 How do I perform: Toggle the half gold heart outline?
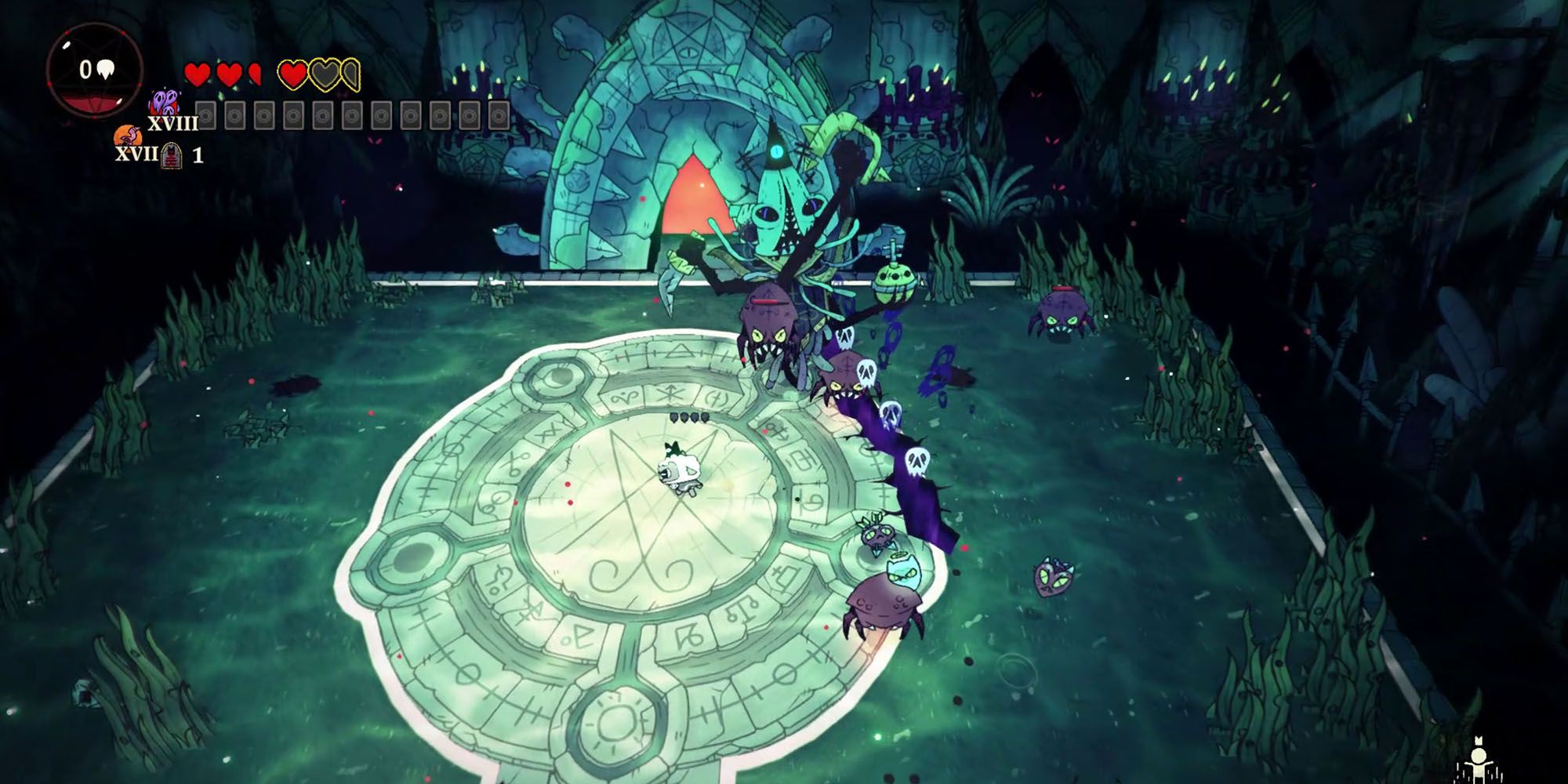[x=352, y=74]
